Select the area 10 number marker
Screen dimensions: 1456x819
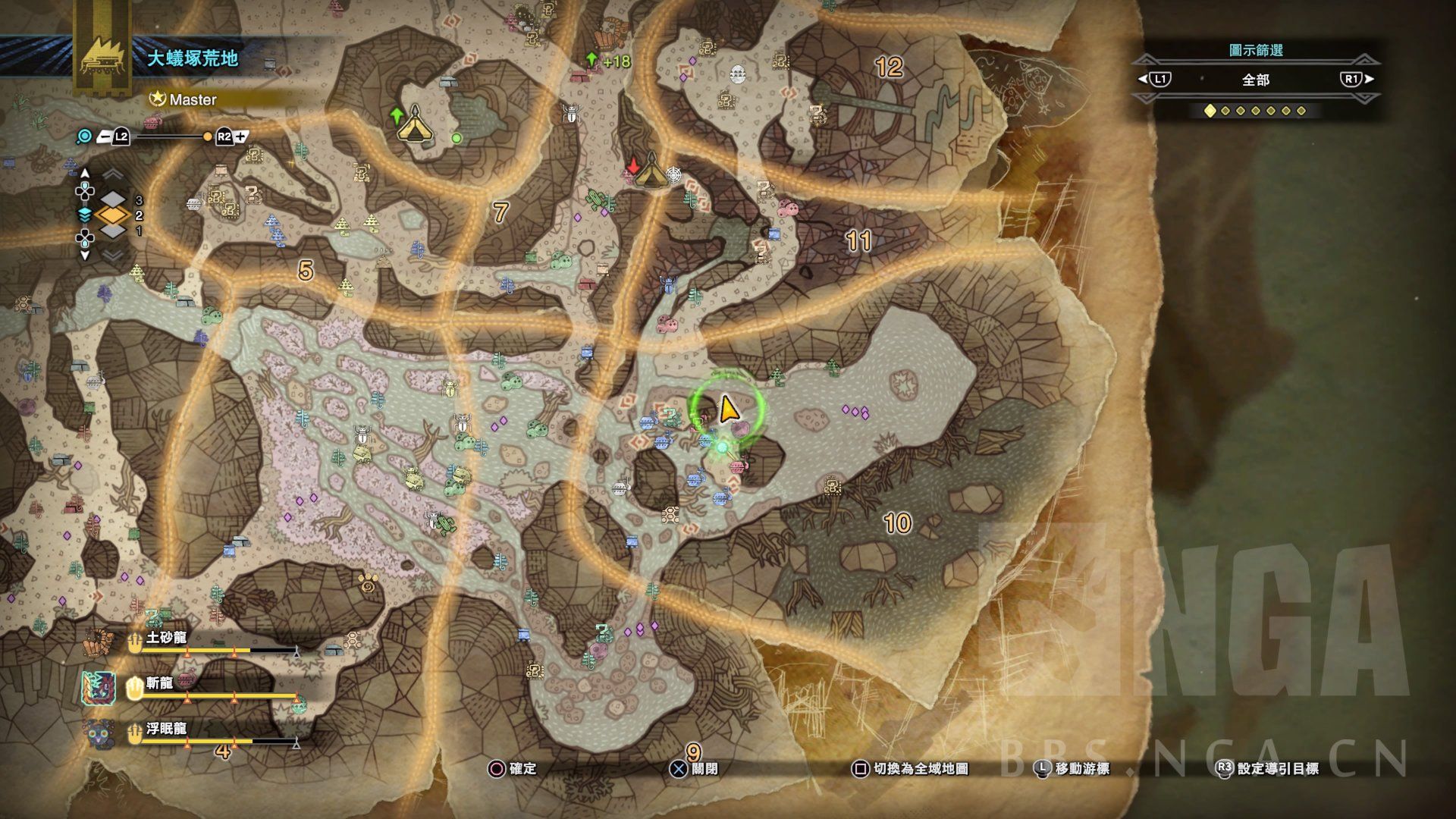coord(897,523)
